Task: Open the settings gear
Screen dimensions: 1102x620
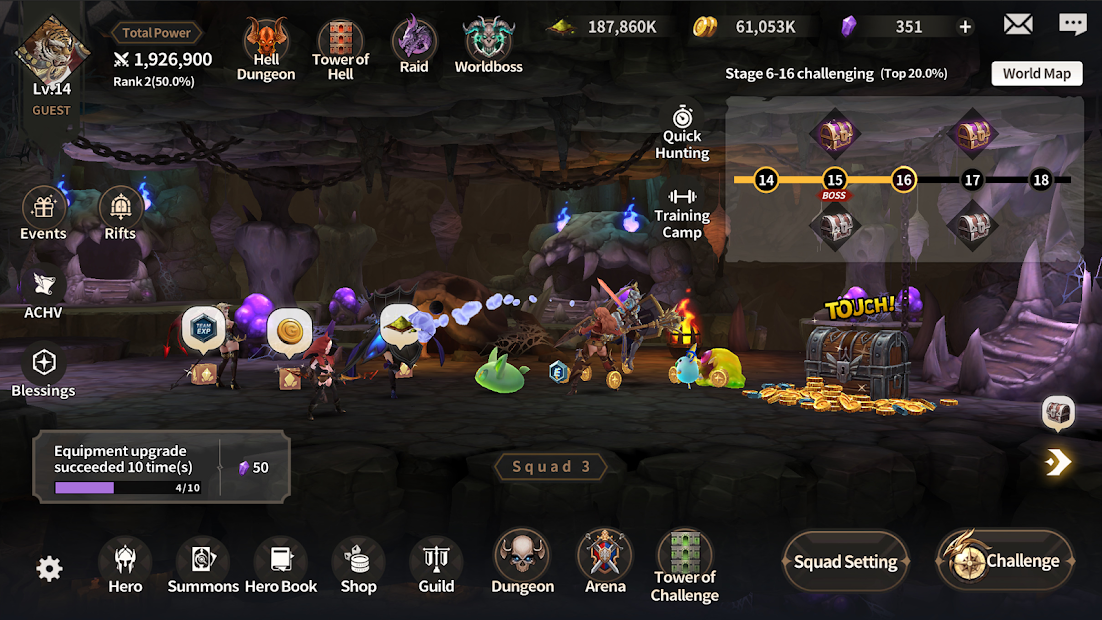Action: click(49, 569)
